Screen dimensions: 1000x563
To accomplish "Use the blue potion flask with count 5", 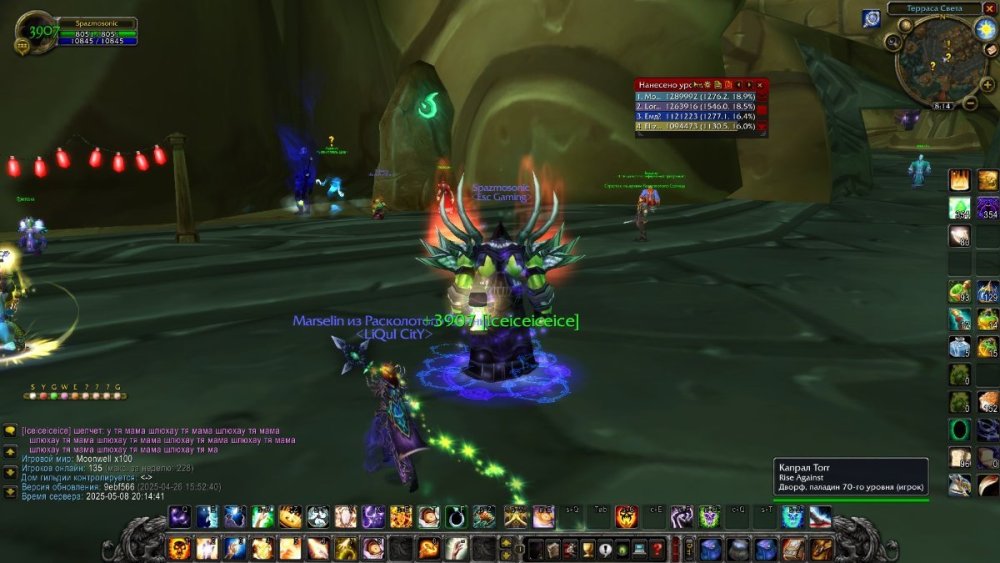I will [959, 346].
